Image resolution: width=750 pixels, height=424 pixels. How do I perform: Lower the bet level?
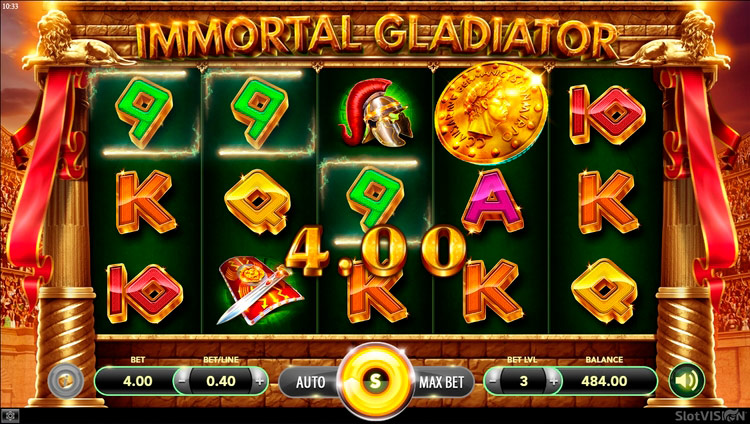click(x=492, y=381)
